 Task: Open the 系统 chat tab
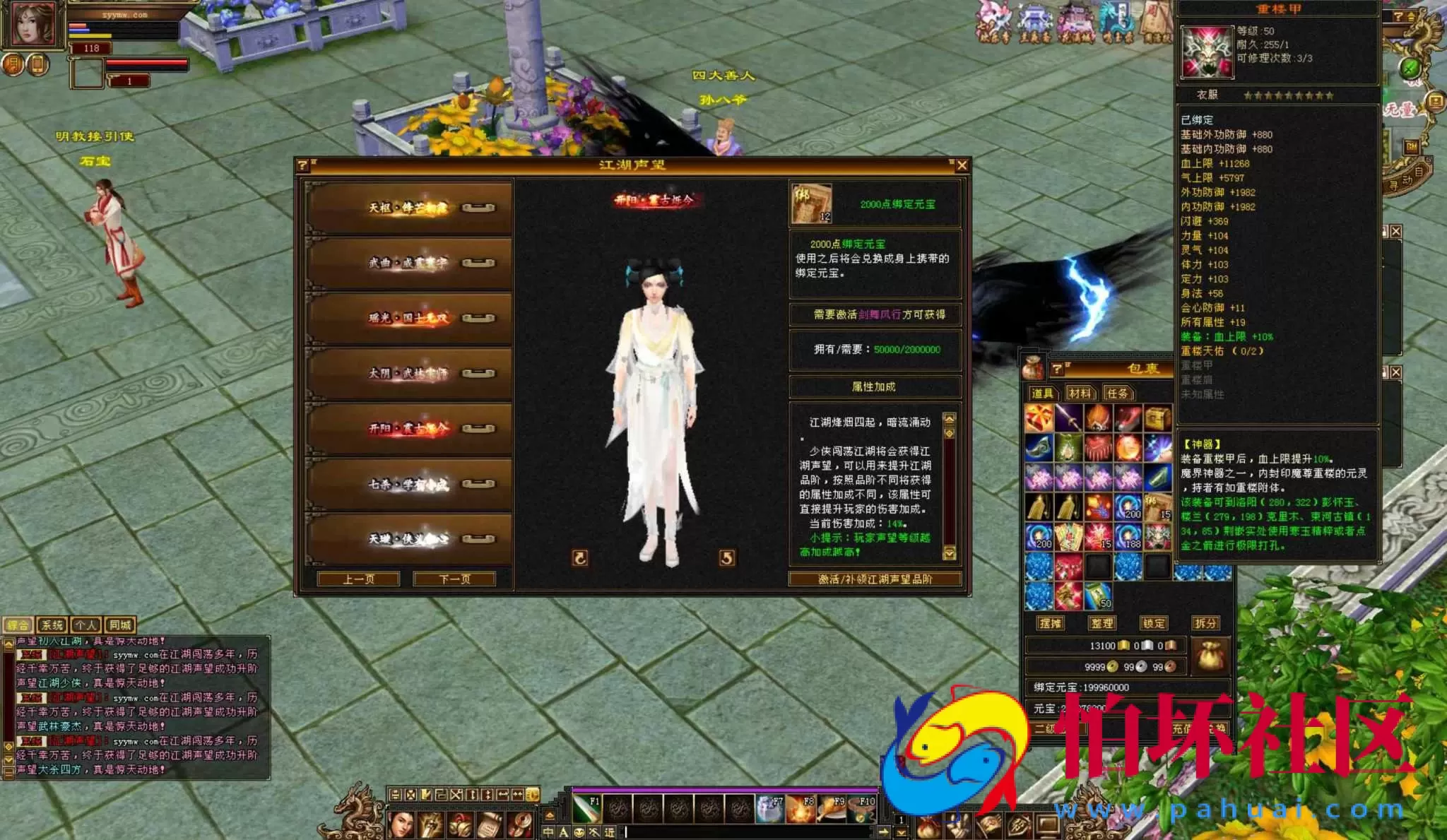pos(53,625)
